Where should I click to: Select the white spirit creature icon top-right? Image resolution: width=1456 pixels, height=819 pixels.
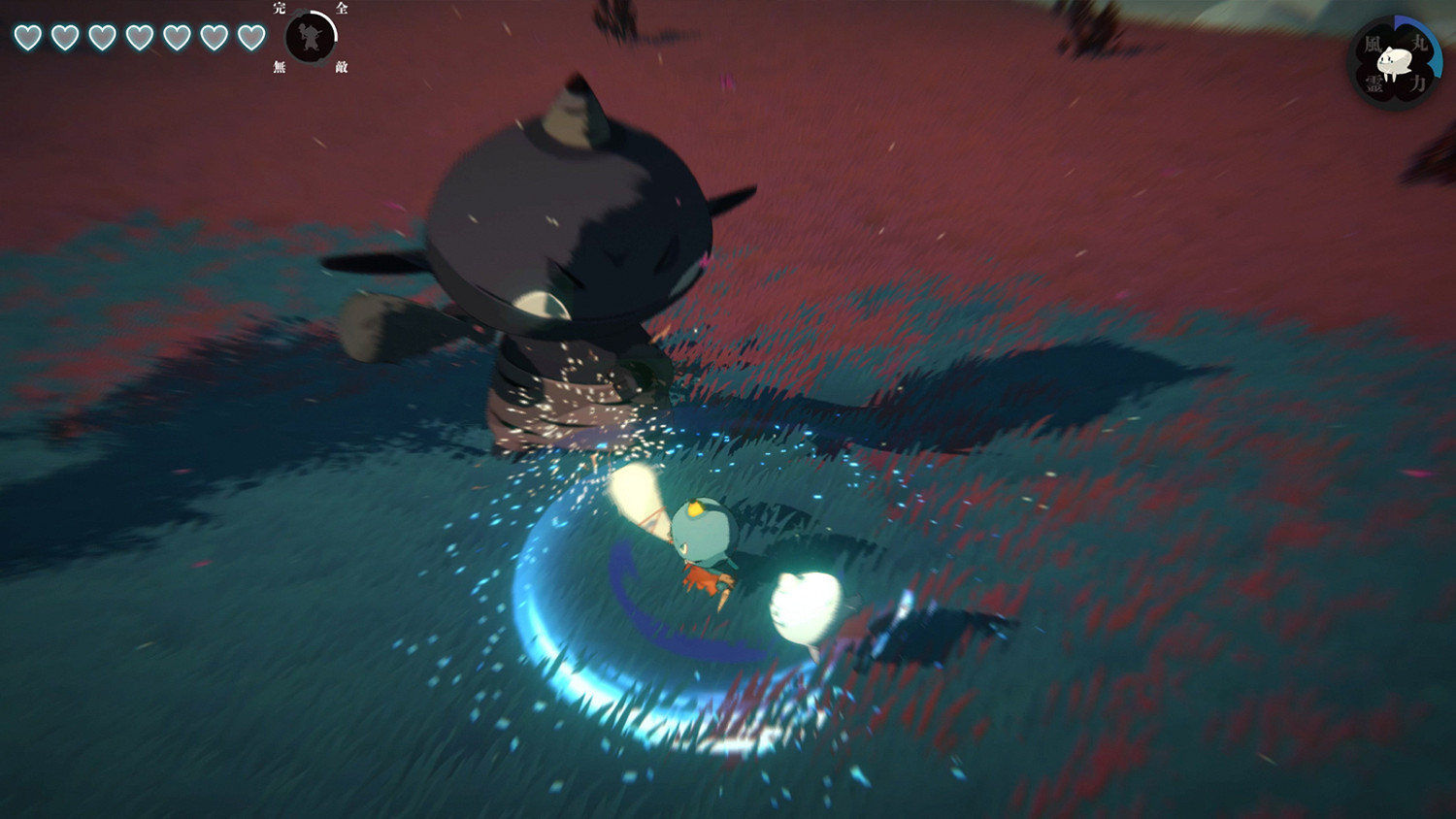pos(1394,60)
